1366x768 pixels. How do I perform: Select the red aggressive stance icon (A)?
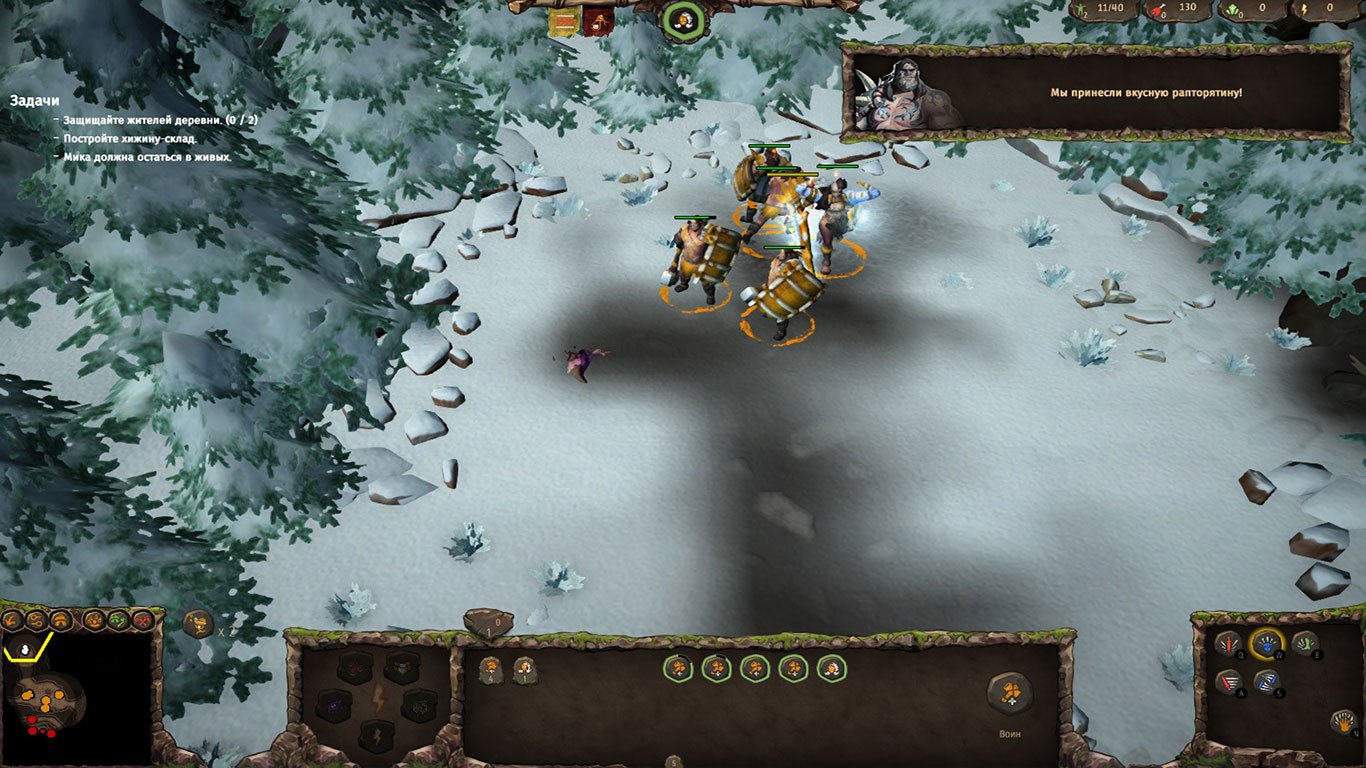tap(1228, 682)
